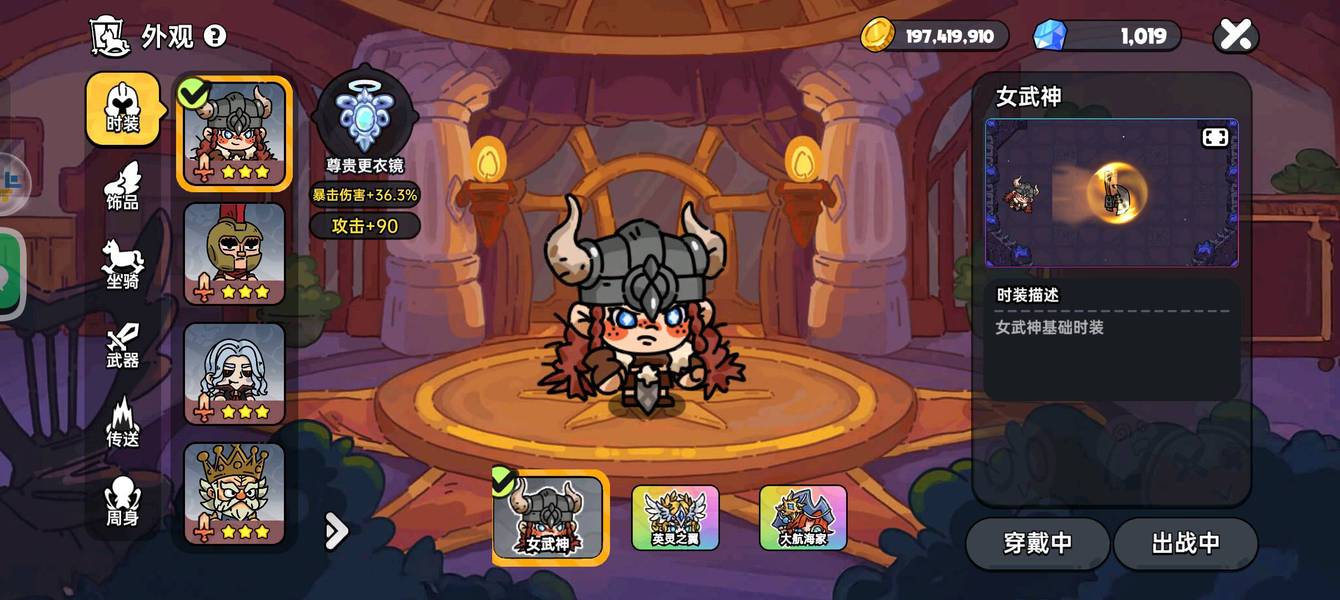Open the 尊贵更衣镜 wardrobe mirror icon
This screenshot has width=1340, height=600.
click(x=364, y=115)
